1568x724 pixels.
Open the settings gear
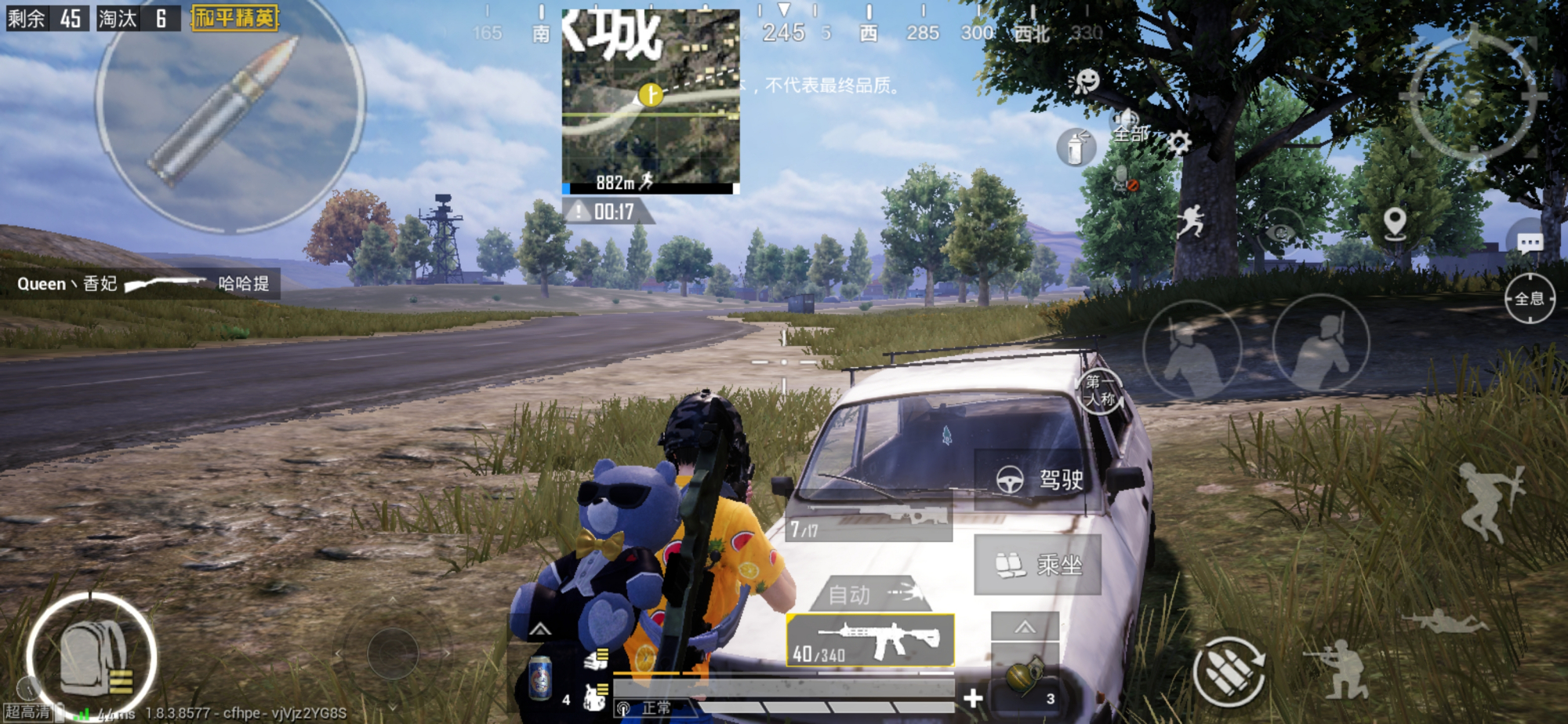[1178, 143]
